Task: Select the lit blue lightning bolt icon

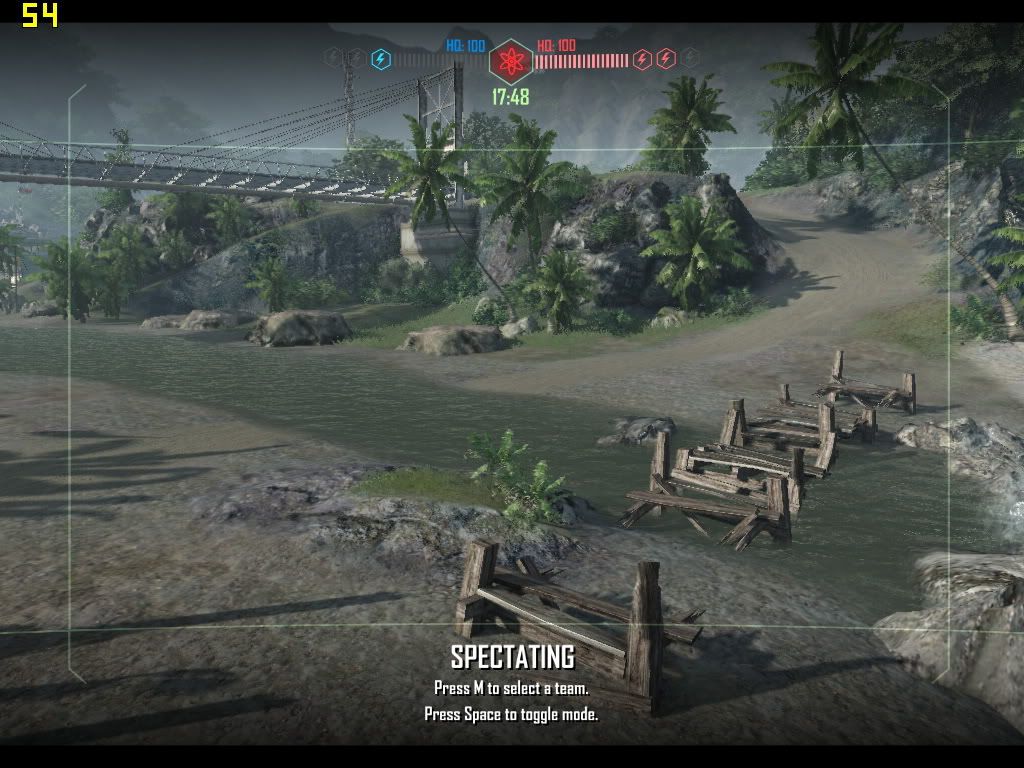Action: point(381,59)
